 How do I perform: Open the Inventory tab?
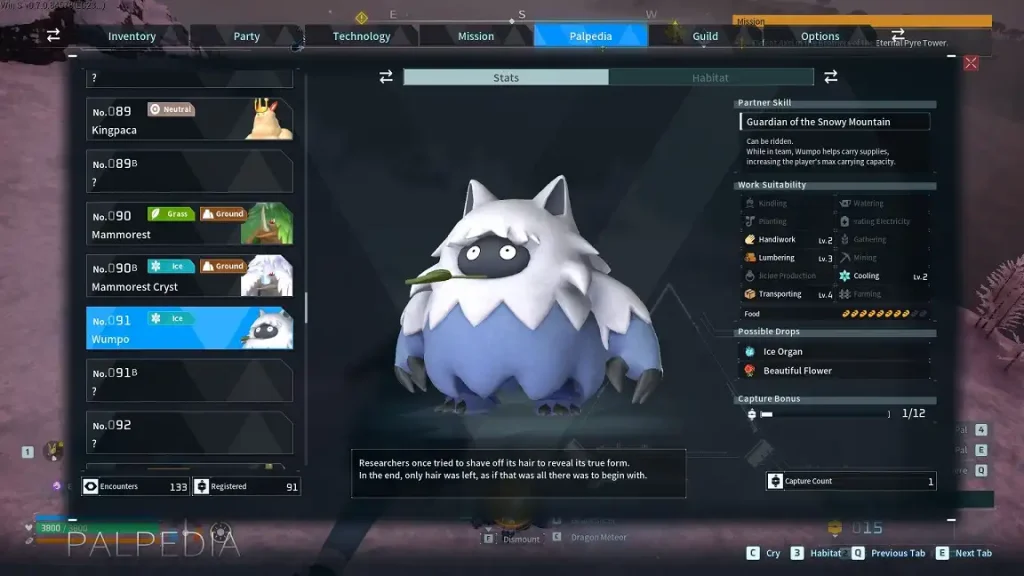coord(132,36)
